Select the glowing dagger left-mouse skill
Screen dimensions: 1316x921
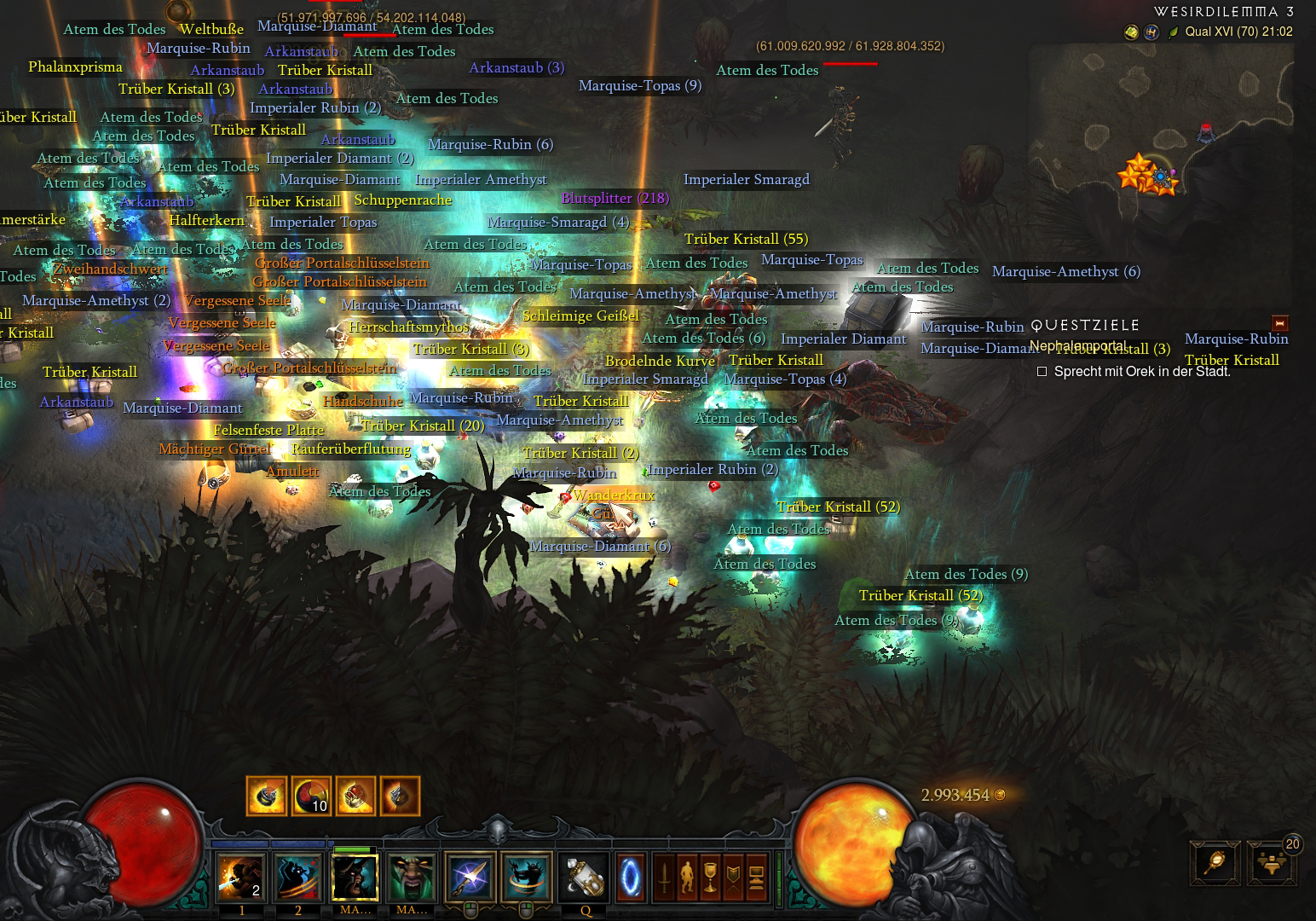[x=470, y=876]
